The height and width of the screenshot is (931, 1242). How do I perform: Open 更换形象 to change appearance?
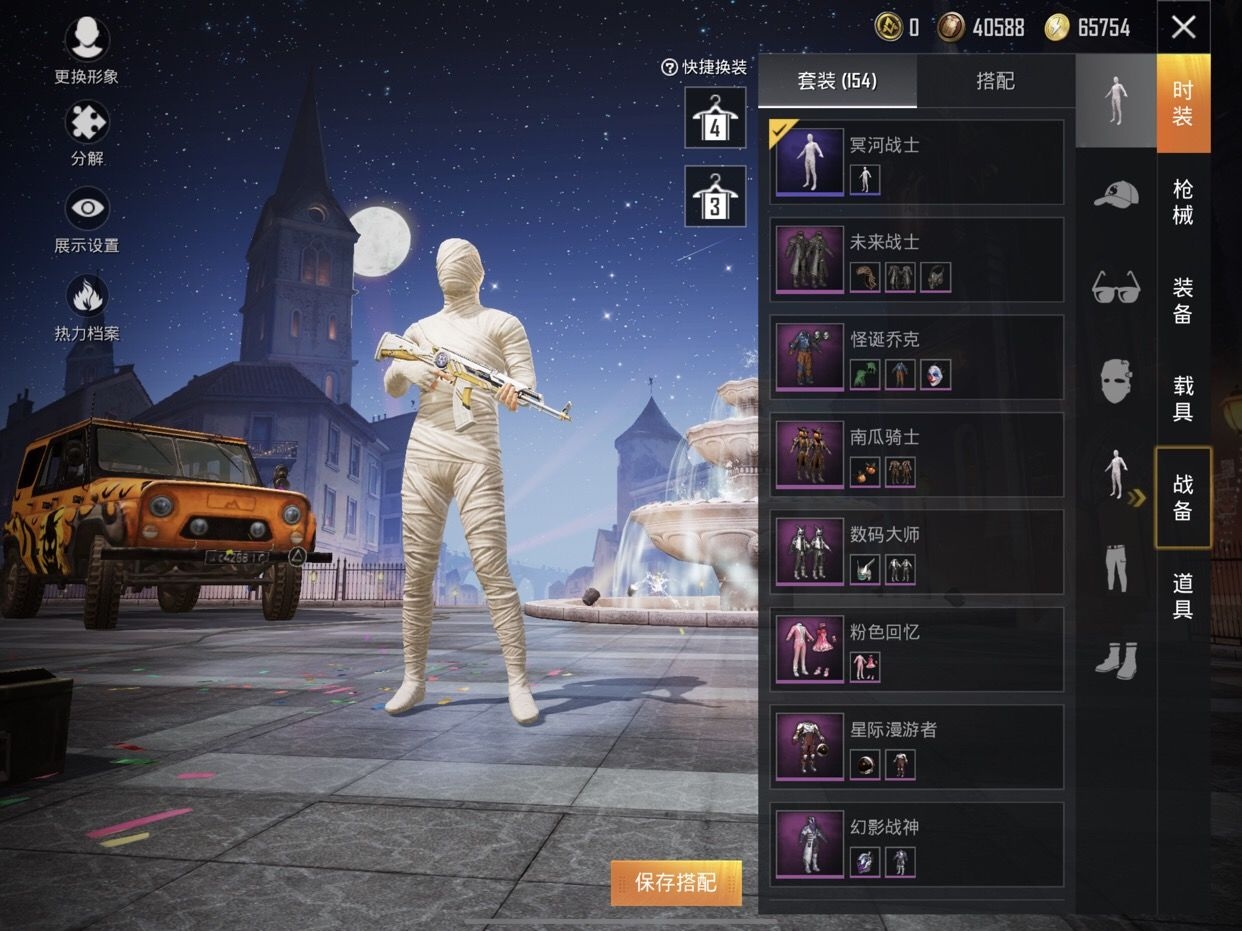pos(87,49)
